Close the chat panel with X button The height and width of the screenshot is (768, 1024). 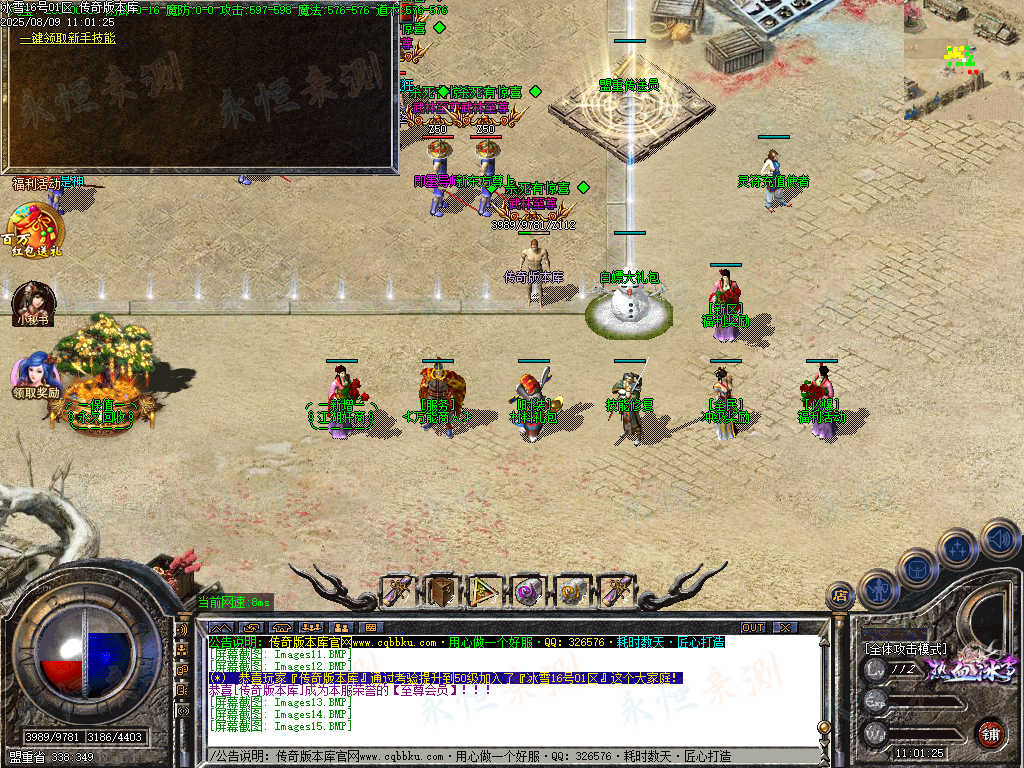tap(785, 627)
